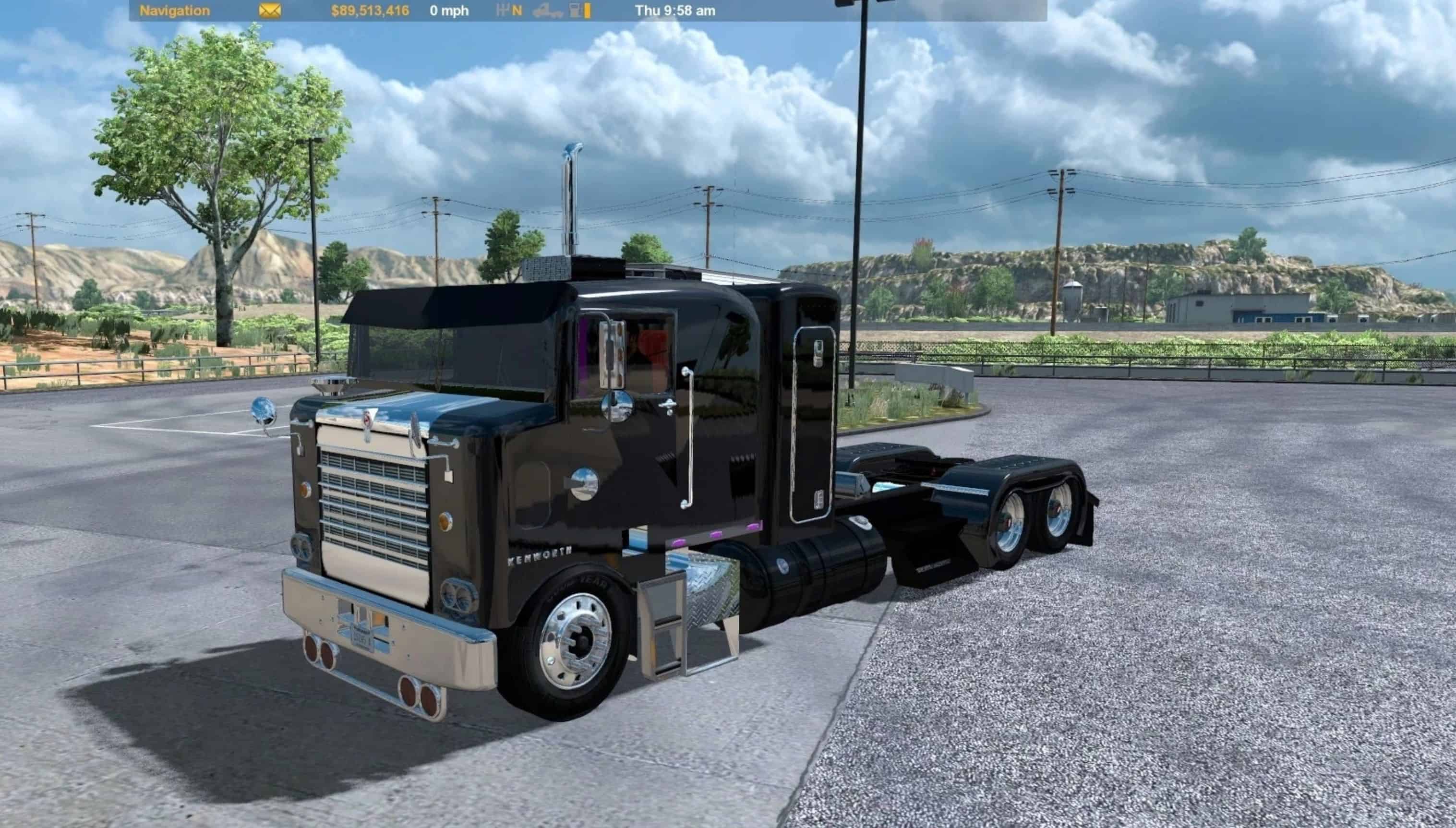Click the truck damage status icon
This screenshot has width=1456, height=828.
pos(547,11)
